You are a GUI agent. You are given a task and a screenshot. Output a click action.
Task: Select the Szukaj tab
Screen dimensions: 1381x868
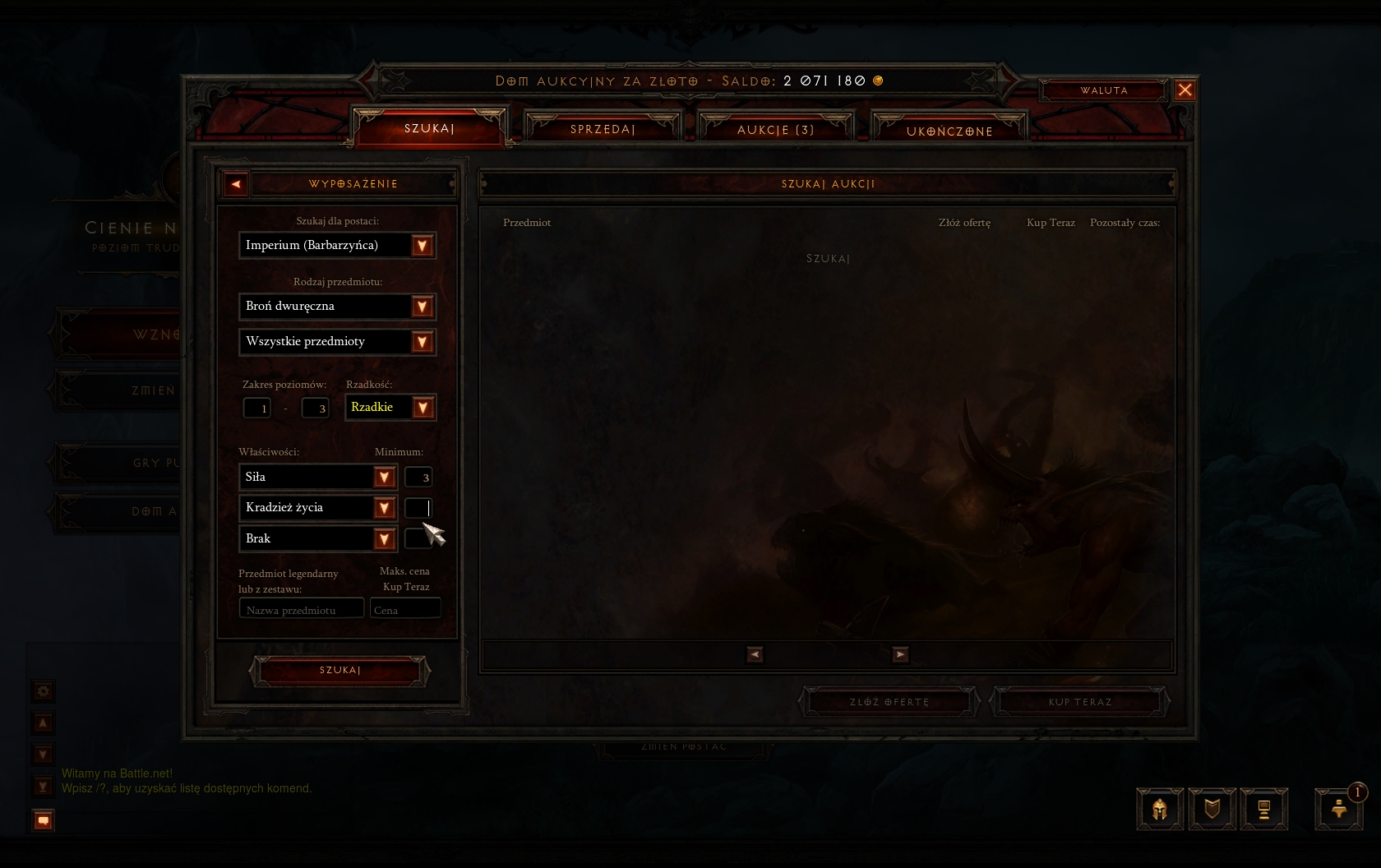click(429, 128)
